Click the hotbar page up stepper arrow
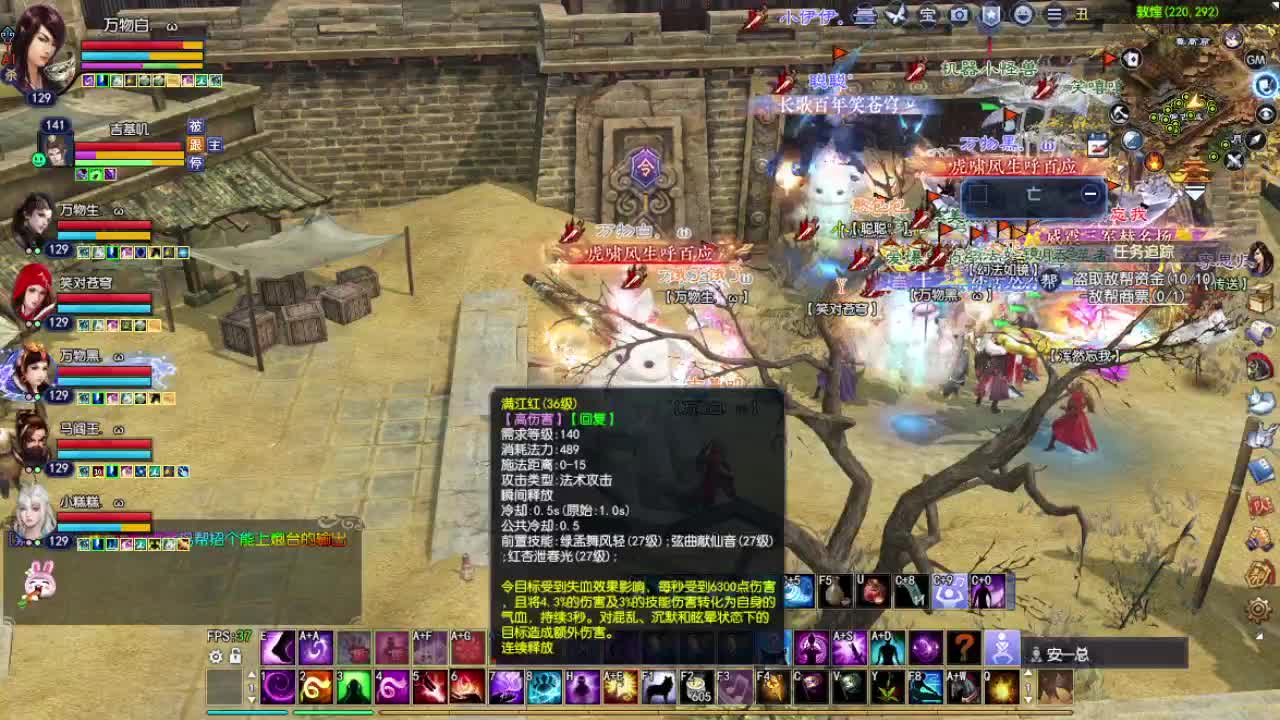Viewport: 1280px width, 720px height. tap(252, 673)
